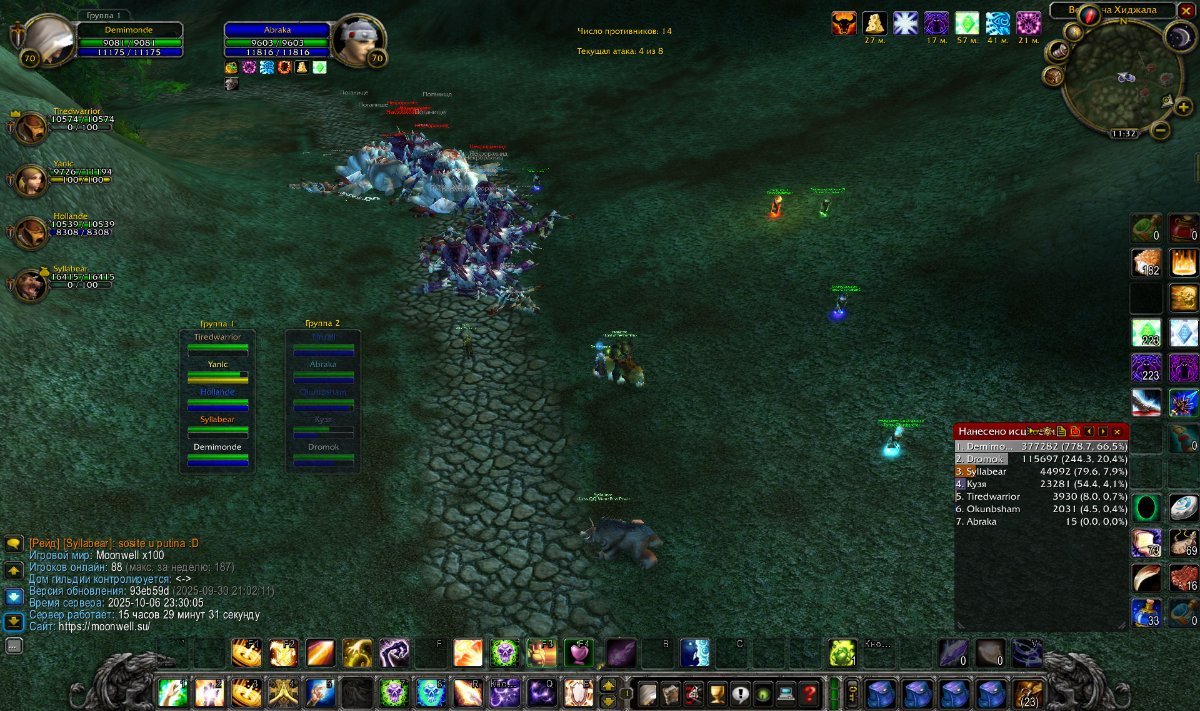The image size is (1200, 711).
Task: Click the crescent moon day-night indicator
Action: pos(1178,37)
